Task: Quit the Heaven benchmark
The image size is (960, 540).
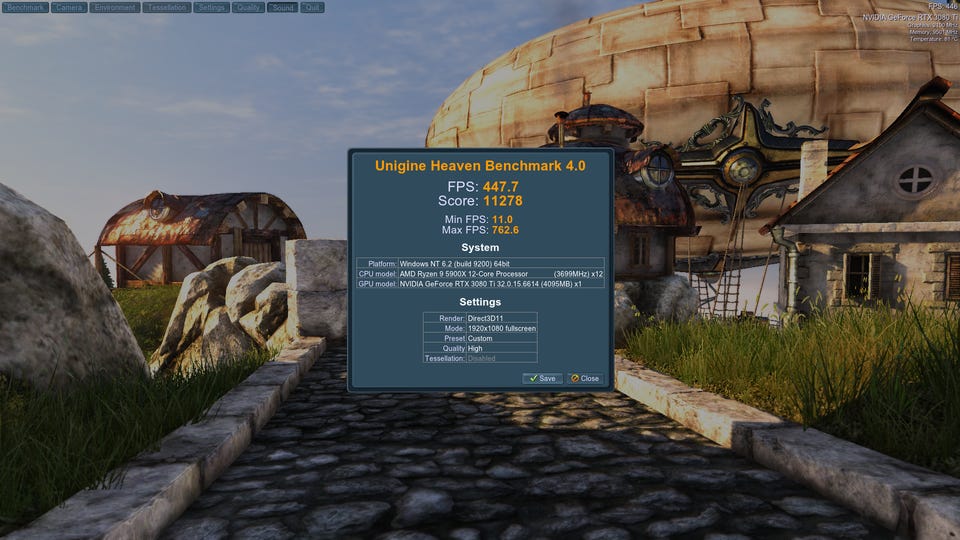Action: click(312, 7)
